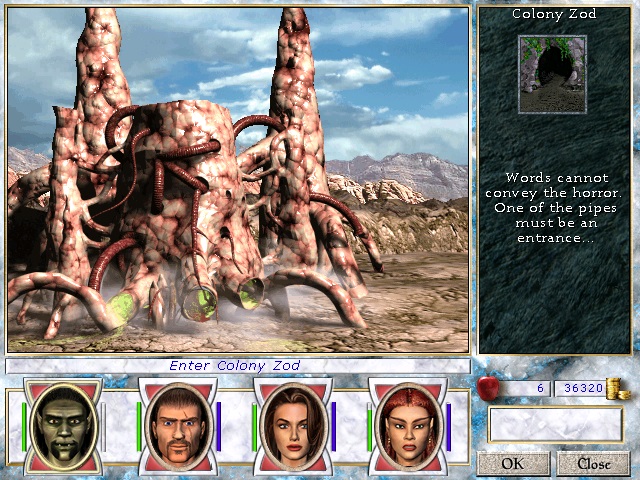Screen dimensions: 640x480
Task: Pick the red-haired woman's portrait
Action: 407,424
